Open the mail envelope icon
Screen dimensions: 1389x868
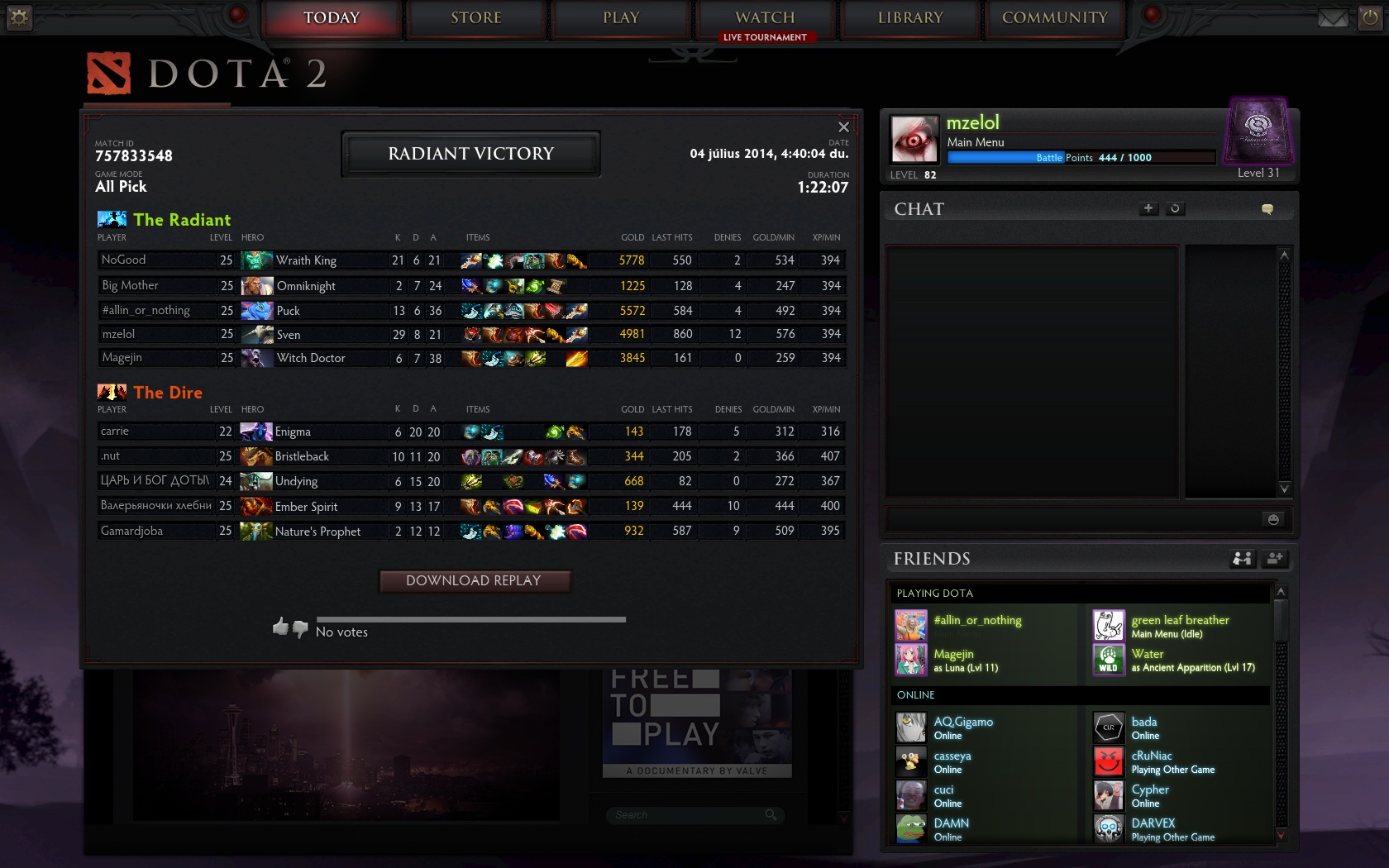click(x=1333, y=18)
